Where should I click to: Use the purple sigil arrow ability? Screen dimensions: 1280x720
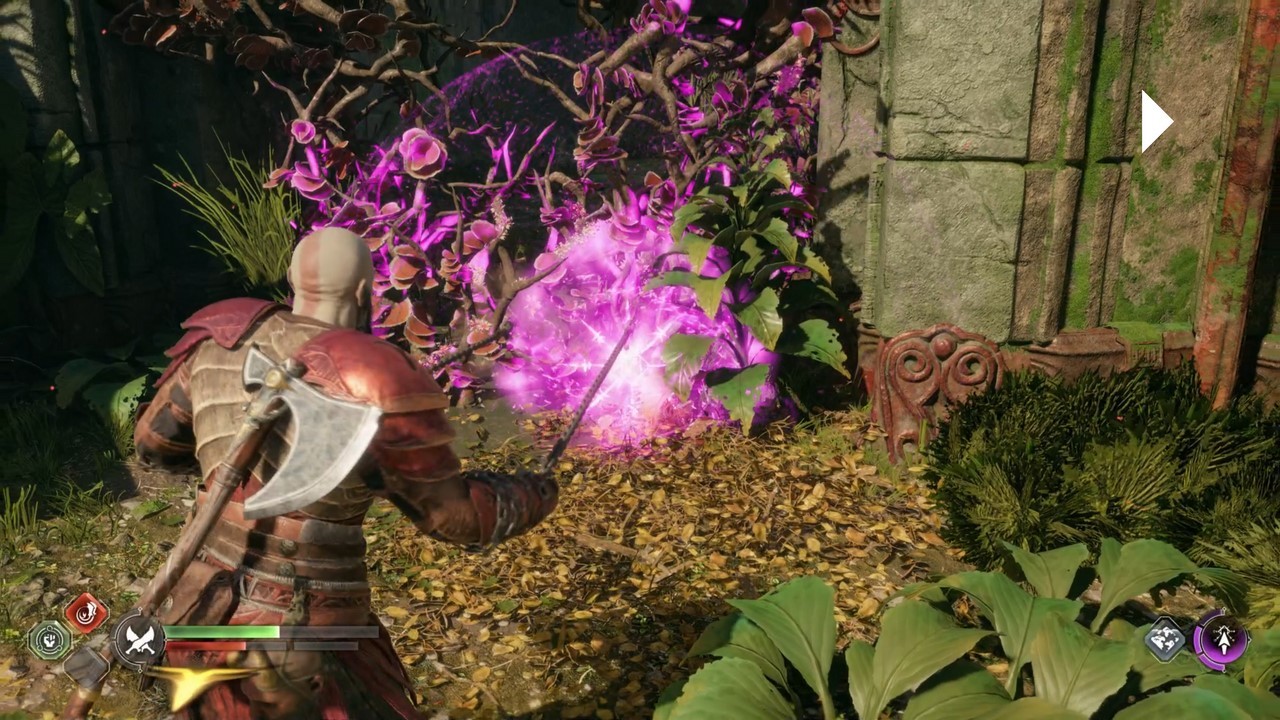(x=1221, y=640)
